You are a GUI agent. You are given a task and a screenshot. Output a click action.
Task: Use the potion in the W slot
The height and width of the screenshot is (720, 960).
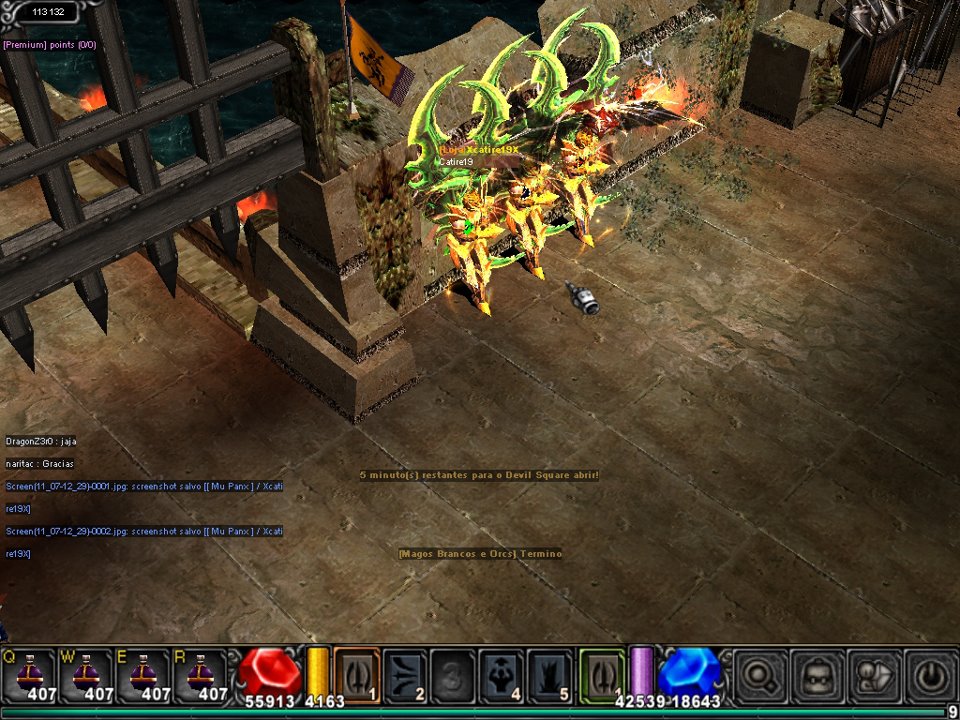pos(87,675)
